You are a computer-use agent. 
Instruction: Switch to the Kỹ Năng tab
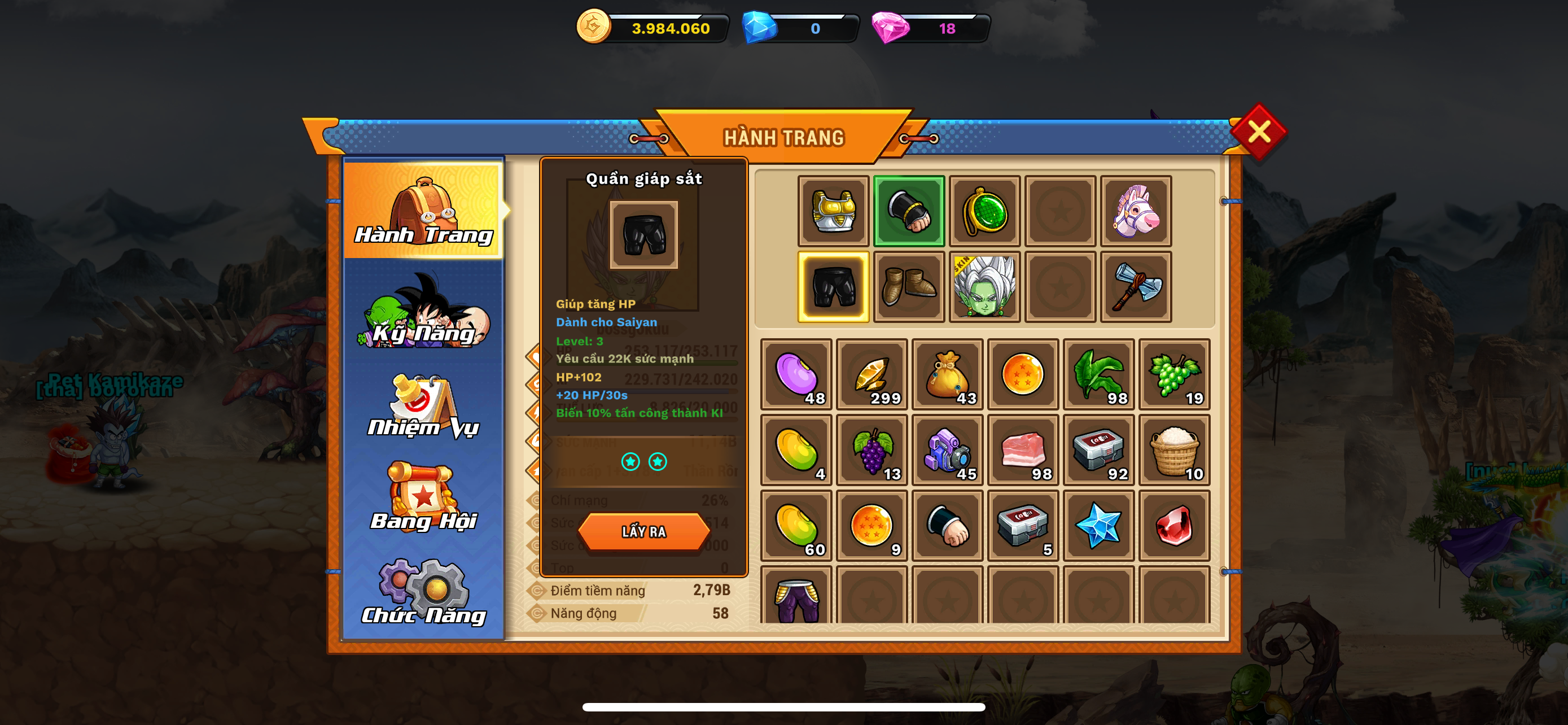(424, 312)
